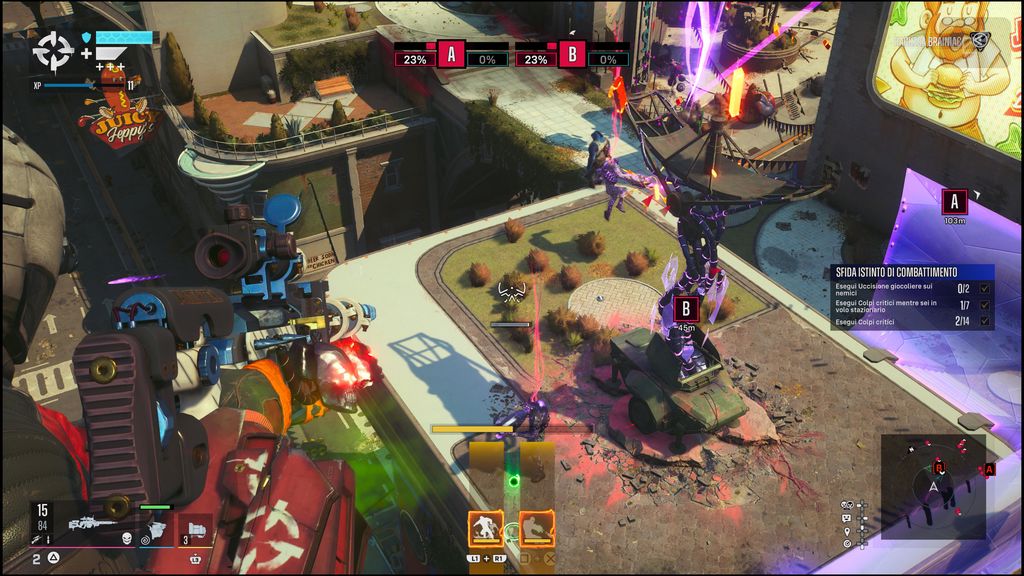Click the red A capture point indicator
The height and width of the screenshot is (576, 1024).
pyautogui.click(x=451, y=54)
